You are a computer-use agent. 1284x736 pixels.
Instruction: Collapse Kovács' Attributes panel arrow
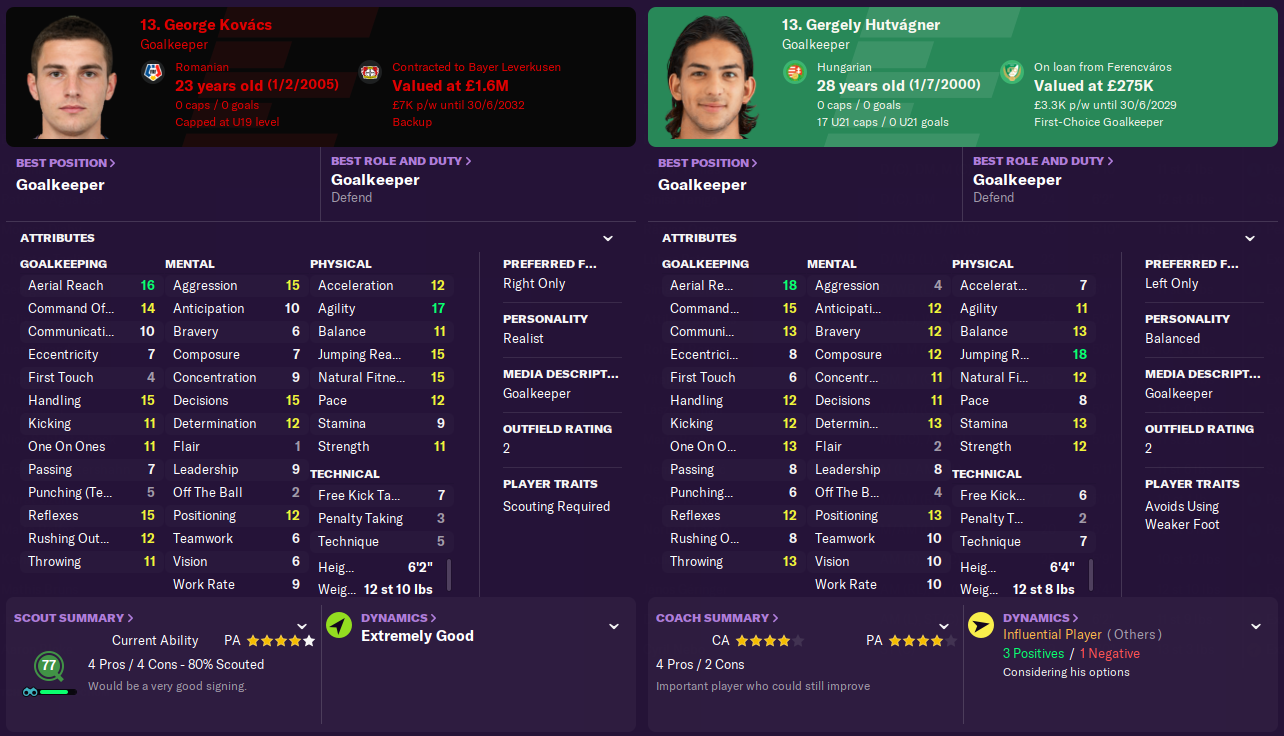click(x=608, y=239)
